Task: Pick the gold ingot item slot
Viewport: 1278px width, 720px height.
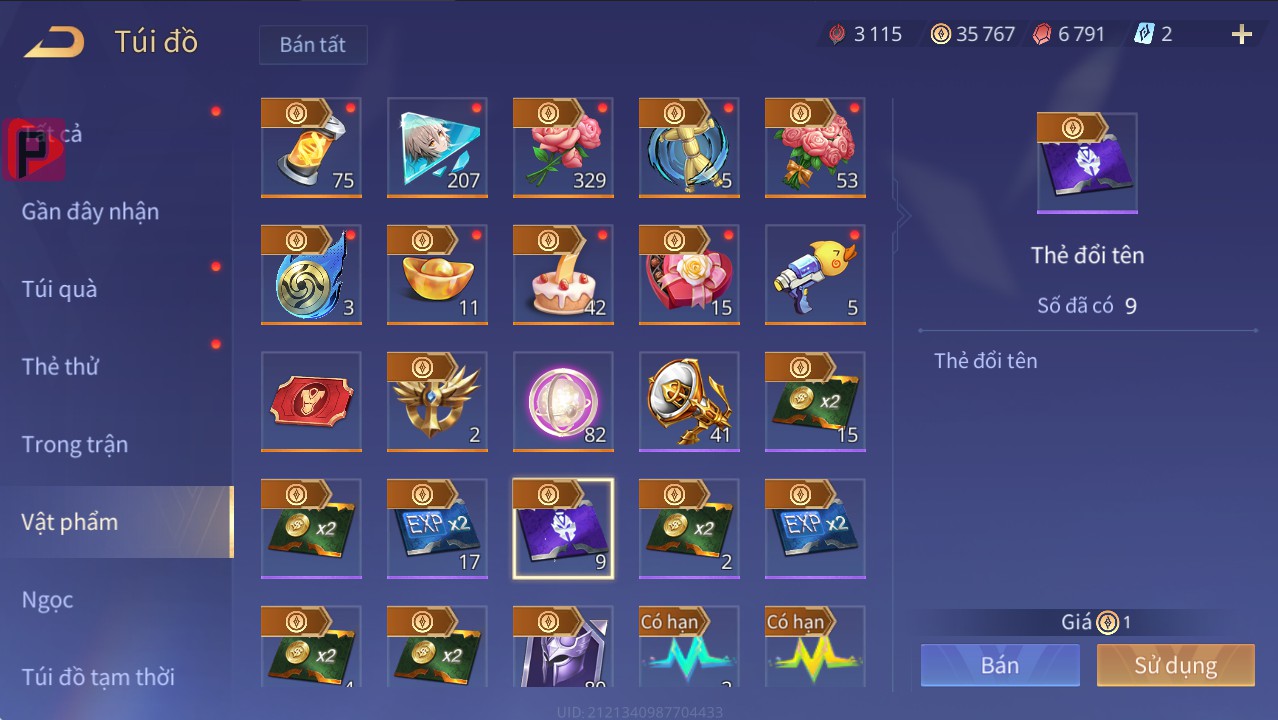Action: point(437,275)
